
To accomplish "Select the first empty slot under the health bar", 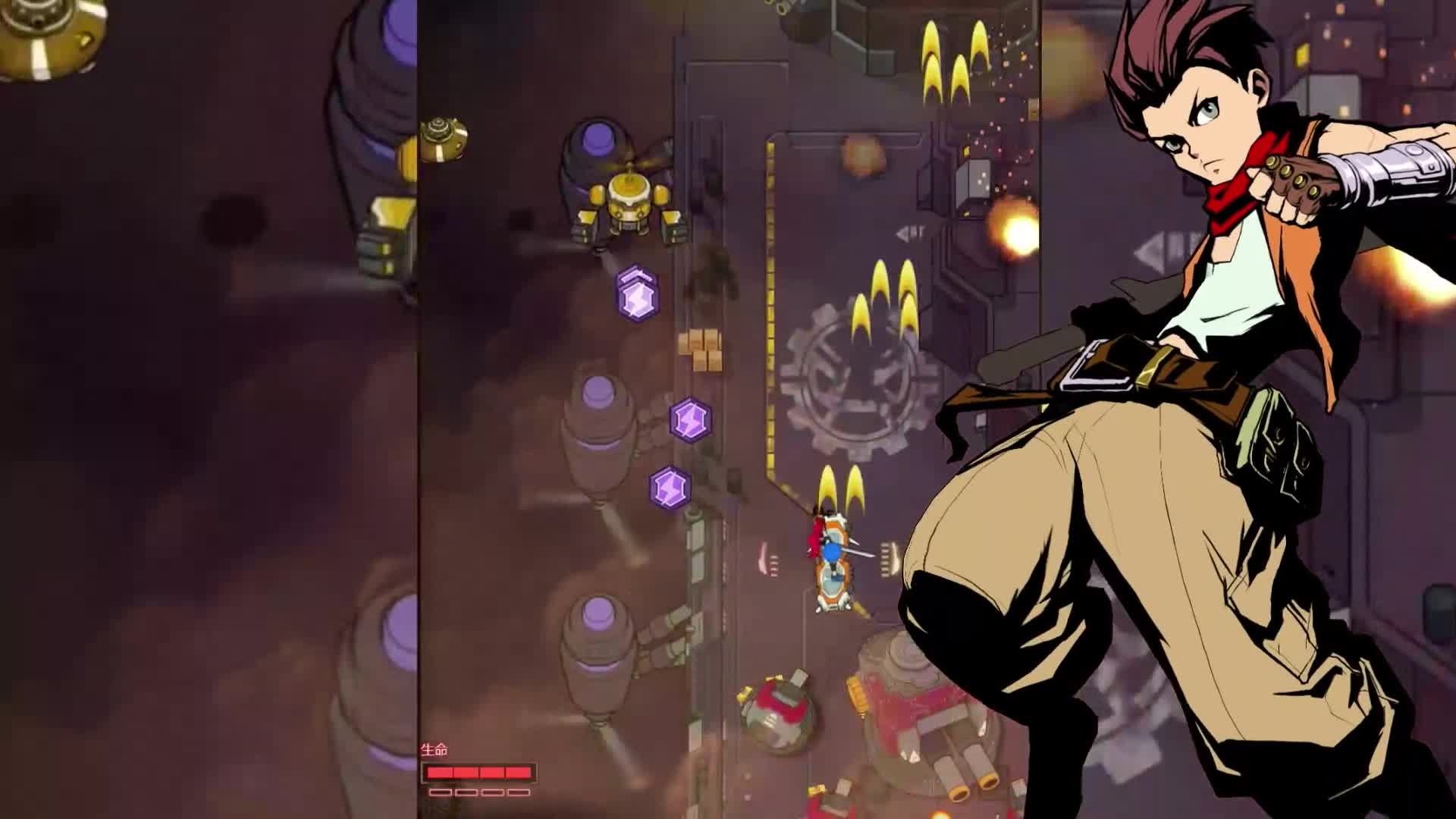I will (441, 792).
